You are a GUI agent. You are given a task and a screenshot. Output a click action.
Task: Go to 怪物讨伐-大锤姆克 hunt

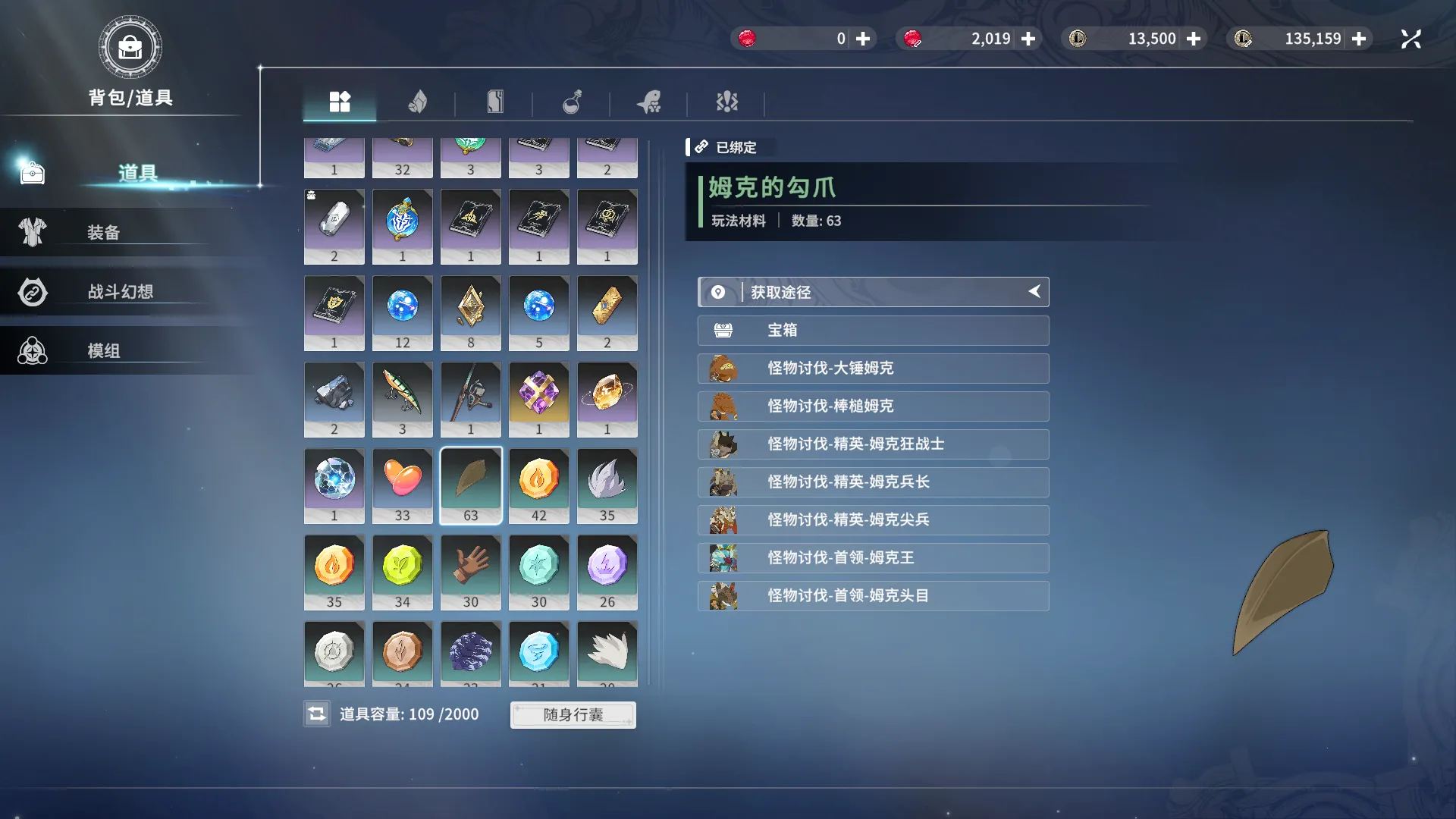click(x=873, y=369)
